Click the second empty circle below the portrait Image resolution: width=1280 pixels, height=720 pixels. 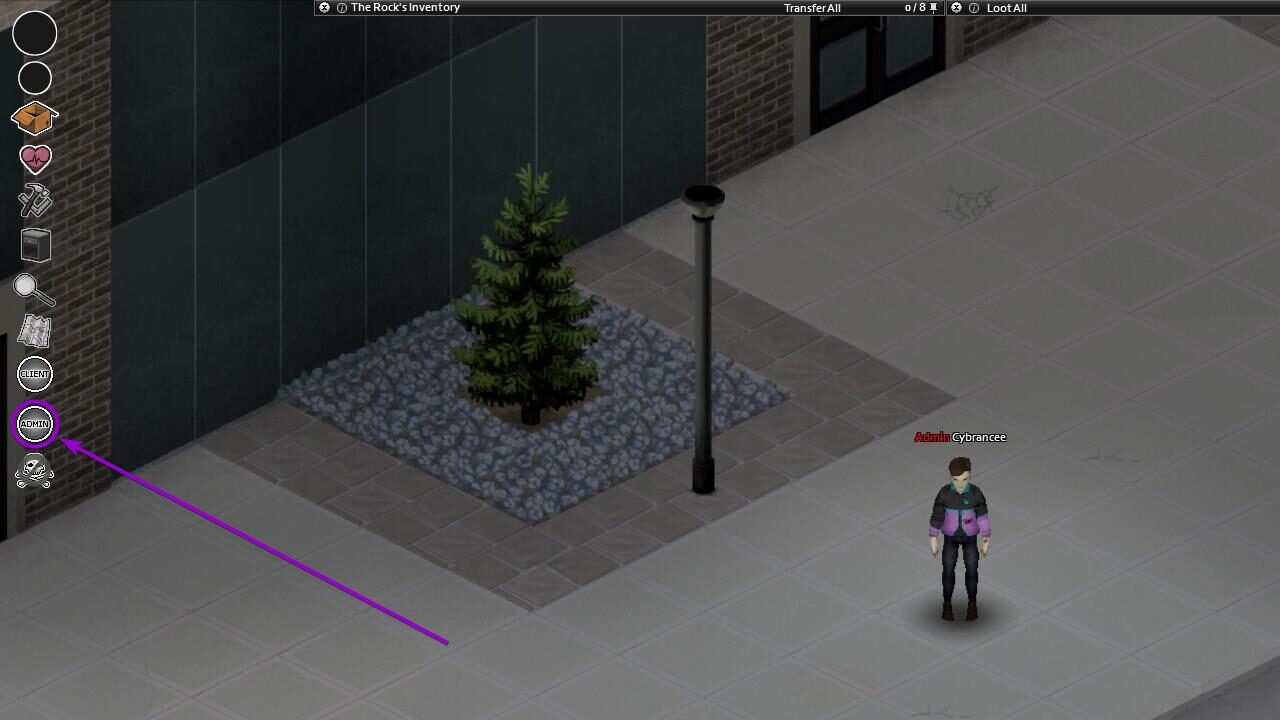pyautogui.click(x=34, y=78)
